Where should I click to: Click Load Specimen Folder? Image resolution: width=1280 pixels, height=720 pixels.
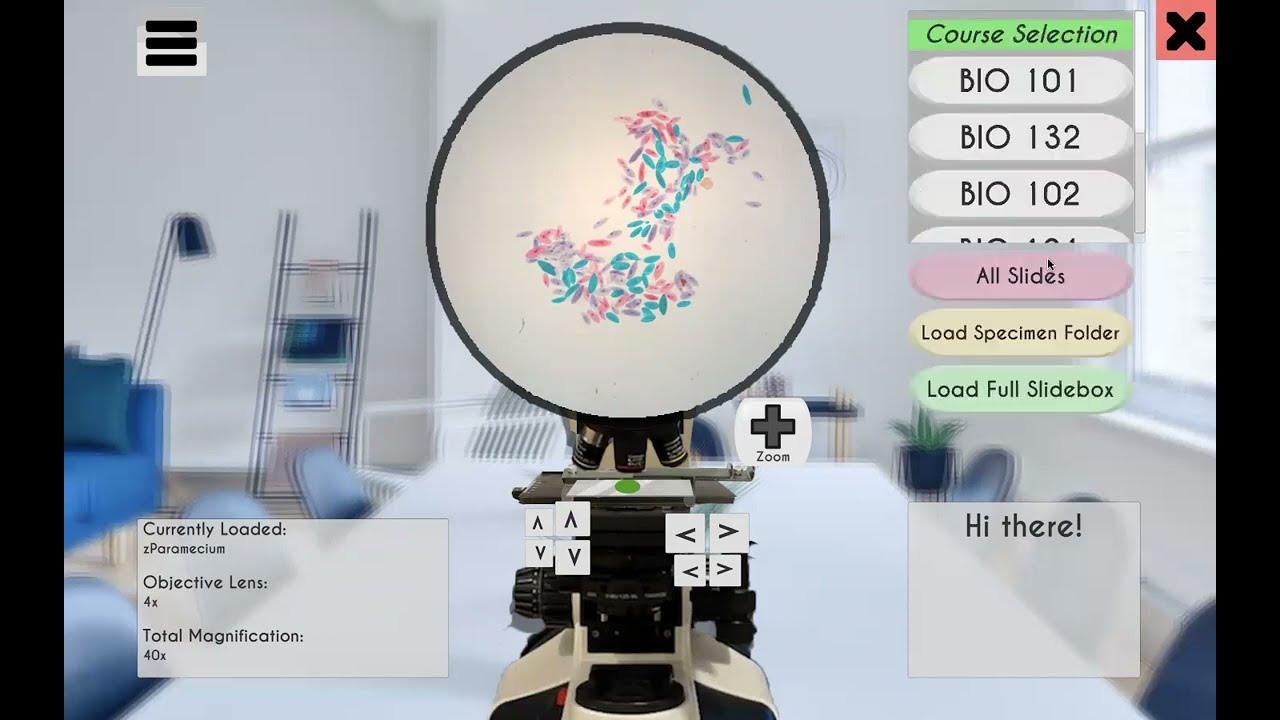coord(1019,333)
